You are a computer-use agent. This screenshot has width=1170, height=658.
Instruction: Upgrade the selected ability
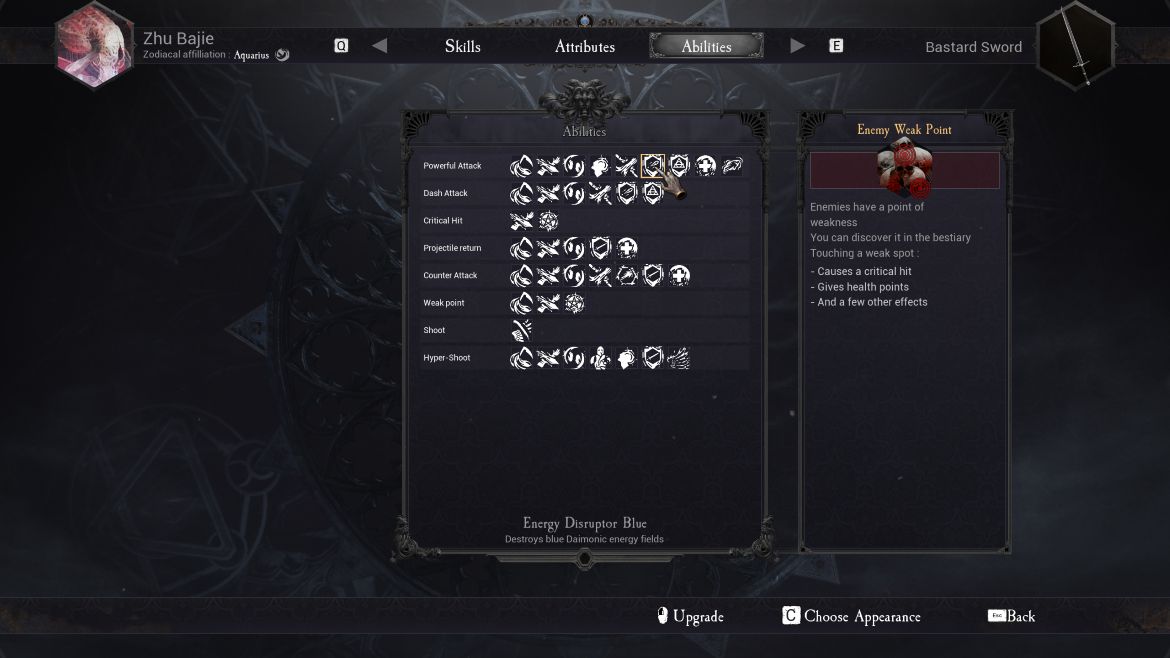coord(689,616)
